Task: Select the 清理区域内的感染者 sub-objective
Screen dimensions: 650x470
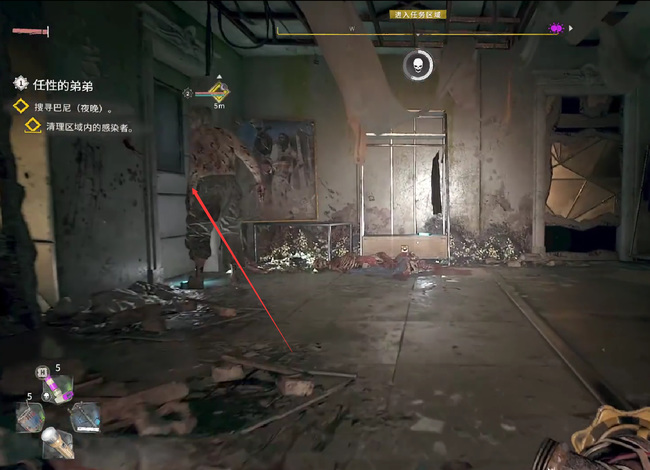Action: coord(89,128)
